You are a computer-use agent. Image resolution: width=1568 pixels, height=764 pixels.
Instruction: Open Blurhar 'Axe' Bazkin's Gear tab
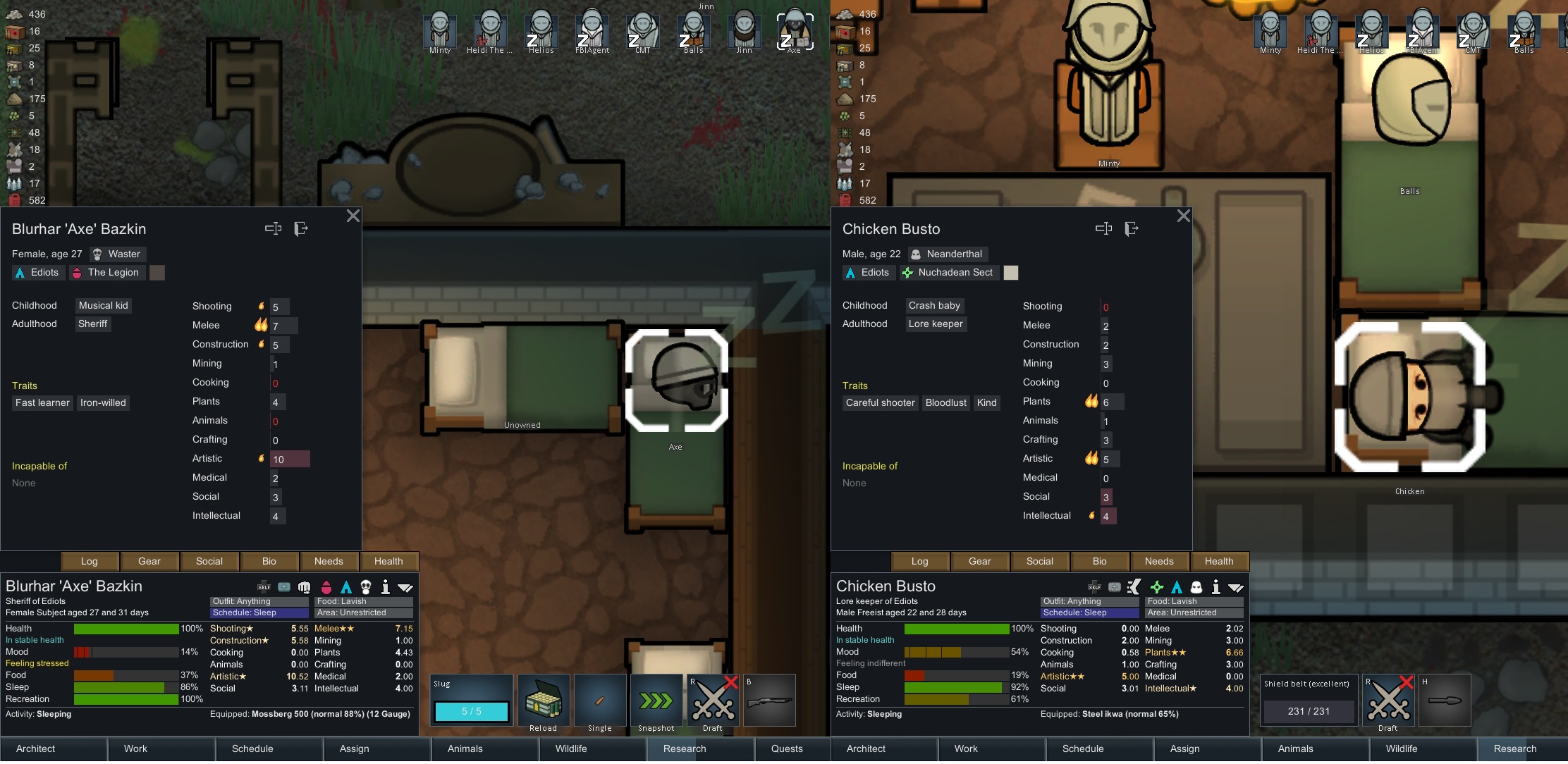(149, 562)
